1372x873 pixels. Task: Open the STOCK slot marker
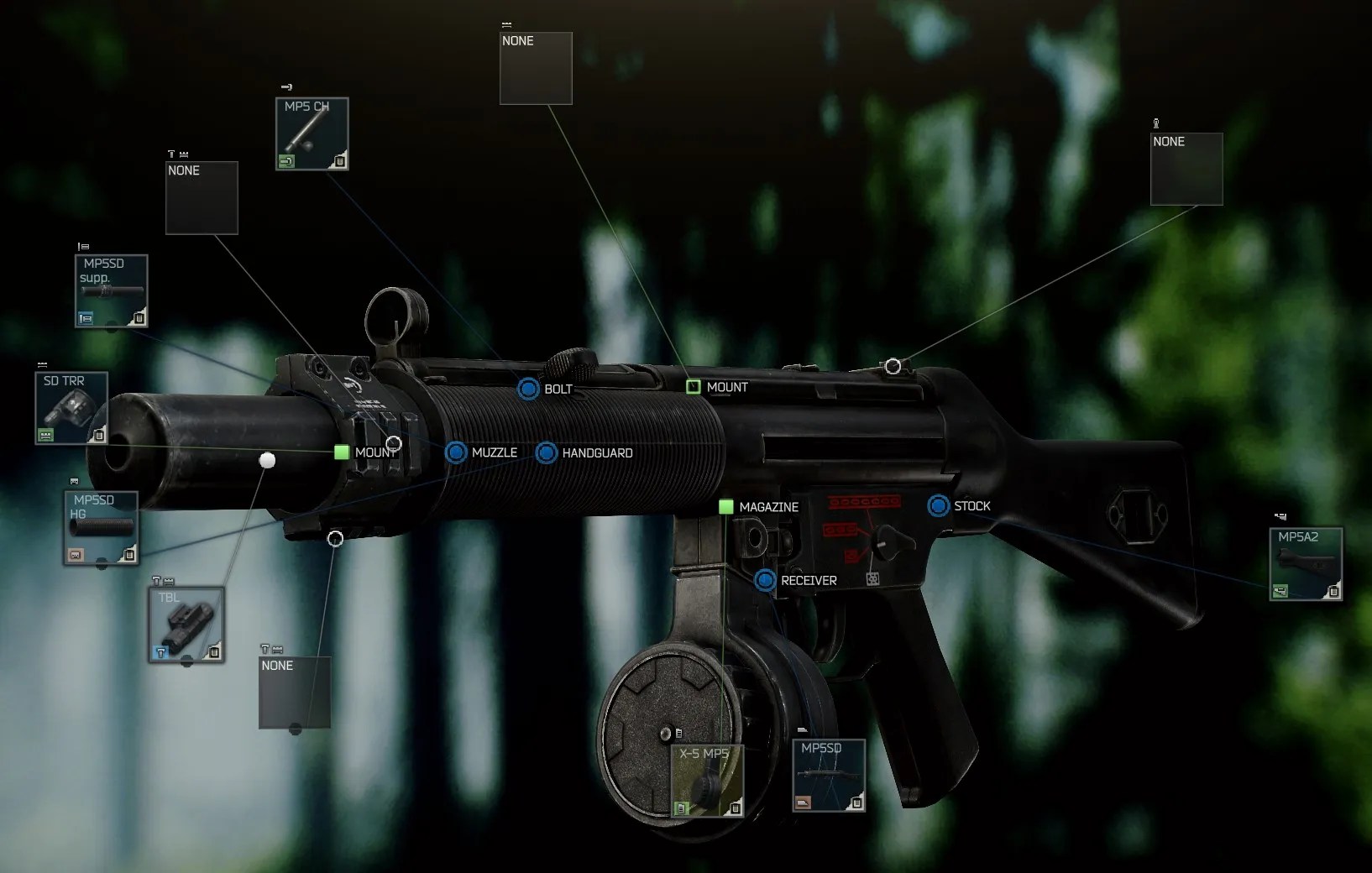pos(938,506)
